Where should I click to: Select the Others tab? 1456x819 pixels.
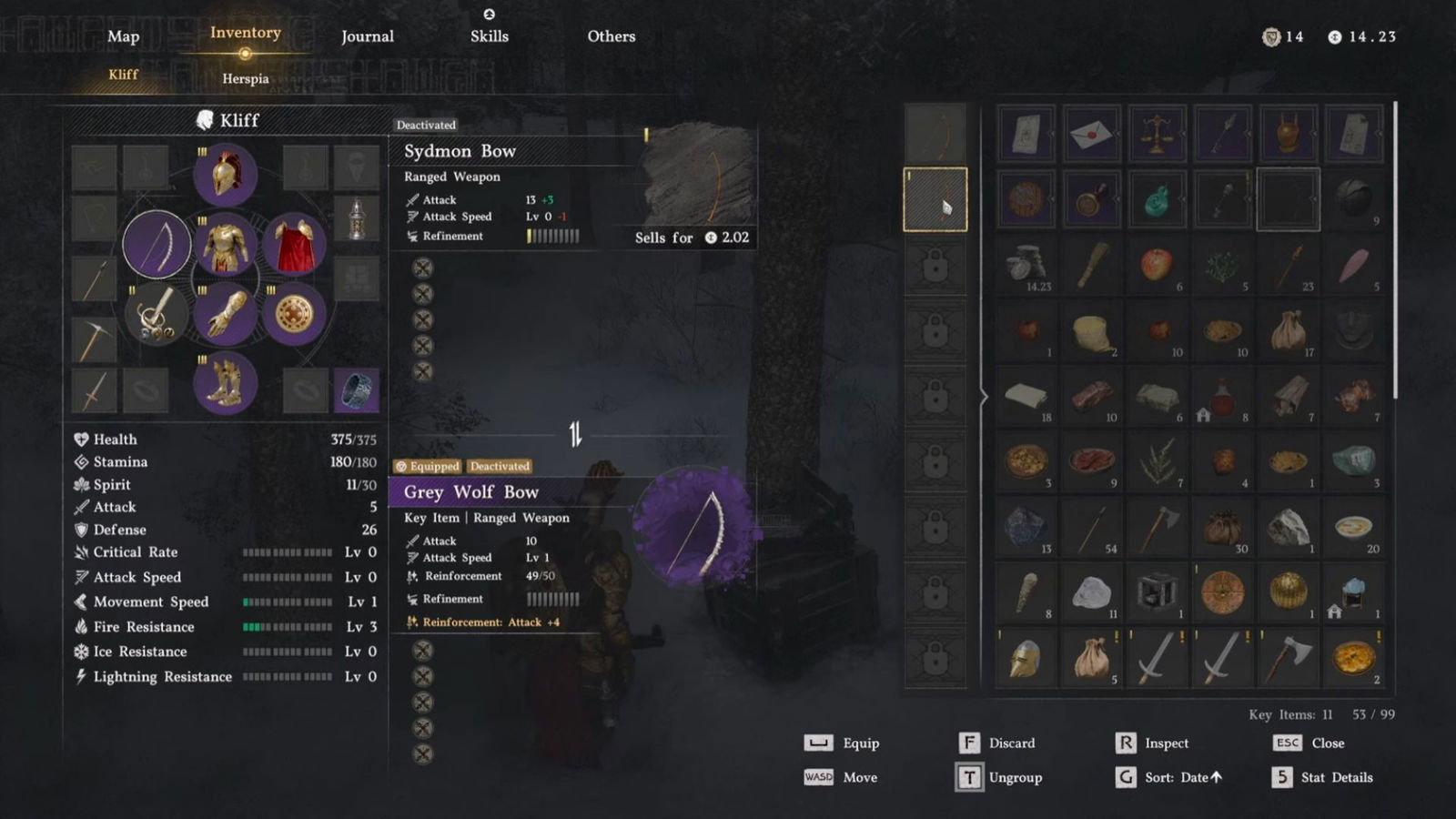[612, 36]
